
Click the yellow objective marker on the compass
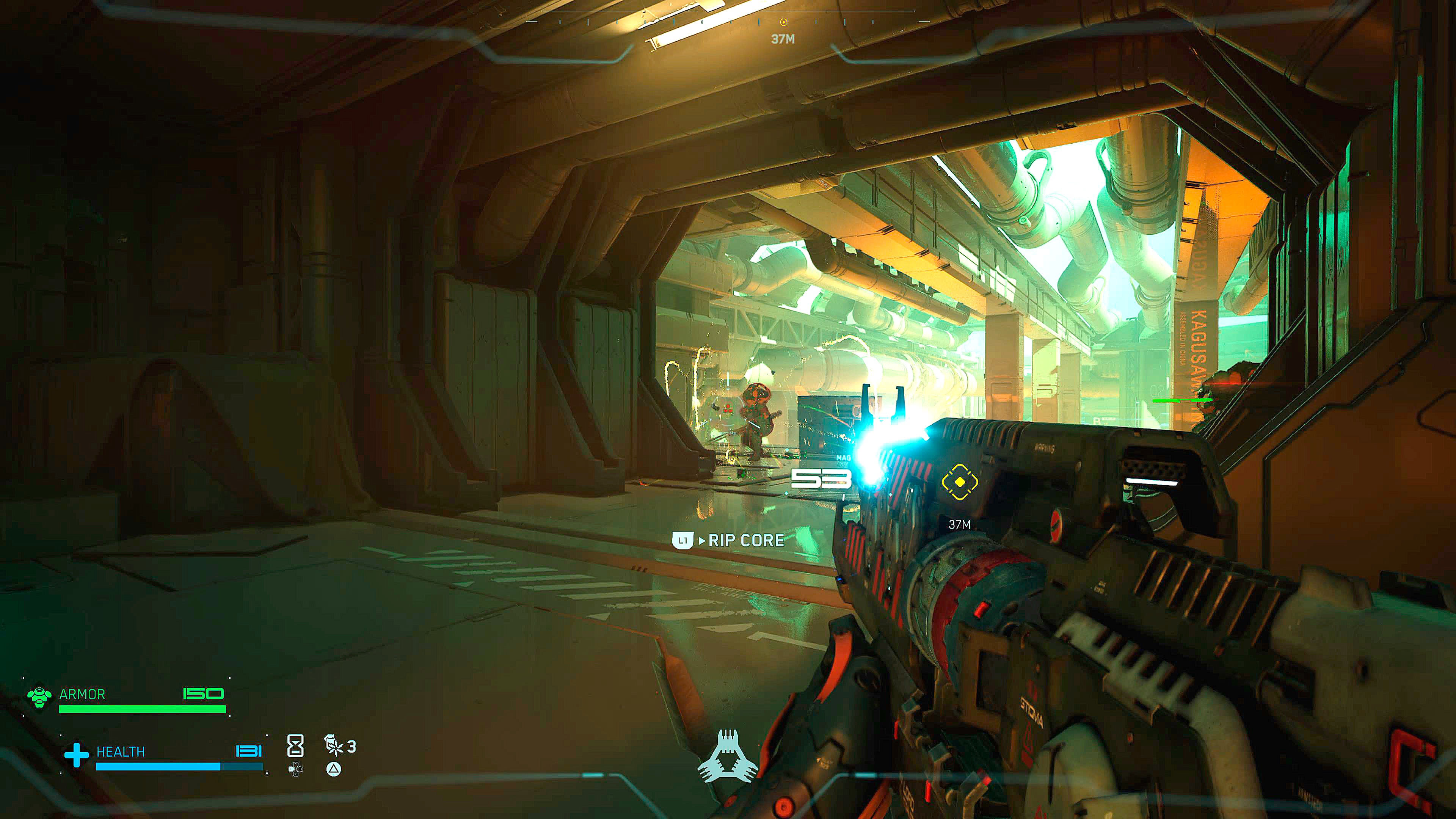783,22
